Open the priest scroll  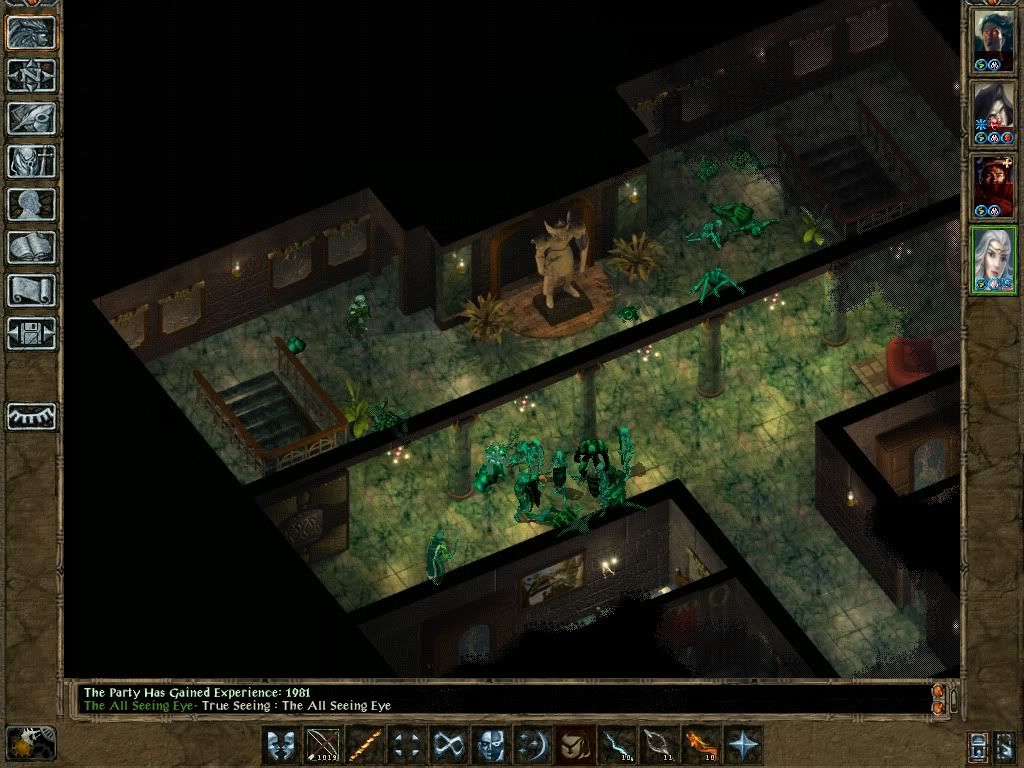30,290
